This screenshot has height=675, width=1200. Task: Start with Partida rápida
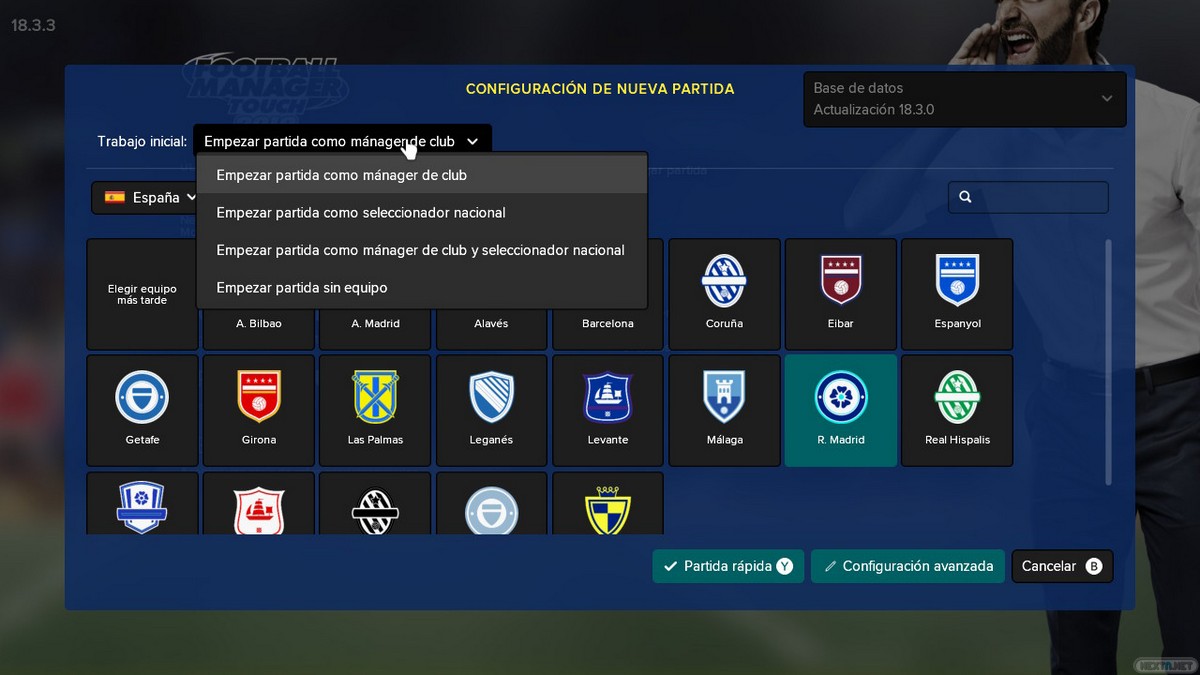(x=728, y=566)
